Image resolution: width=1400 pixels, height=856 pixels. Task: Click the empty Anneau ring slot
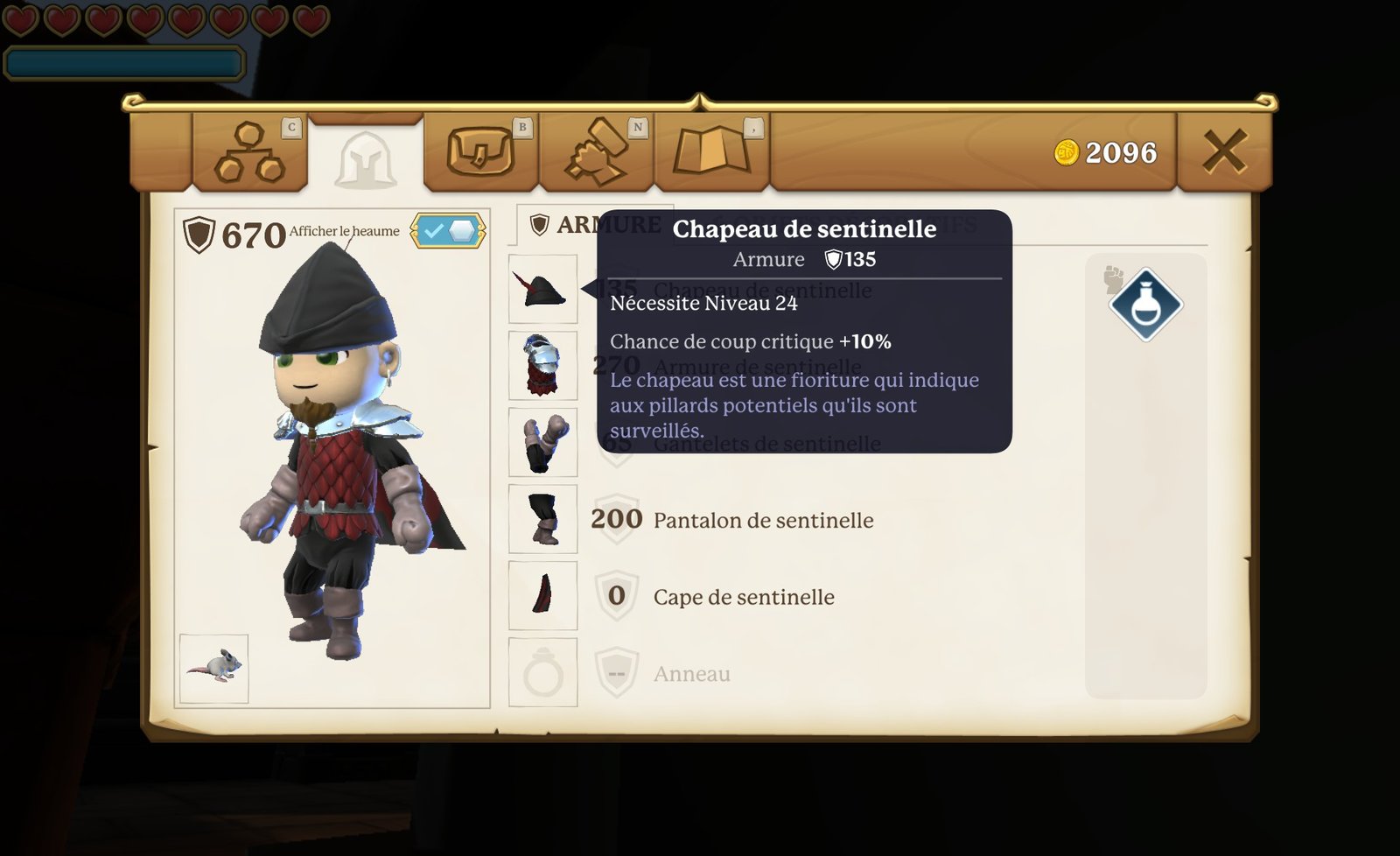pos(542,673)
